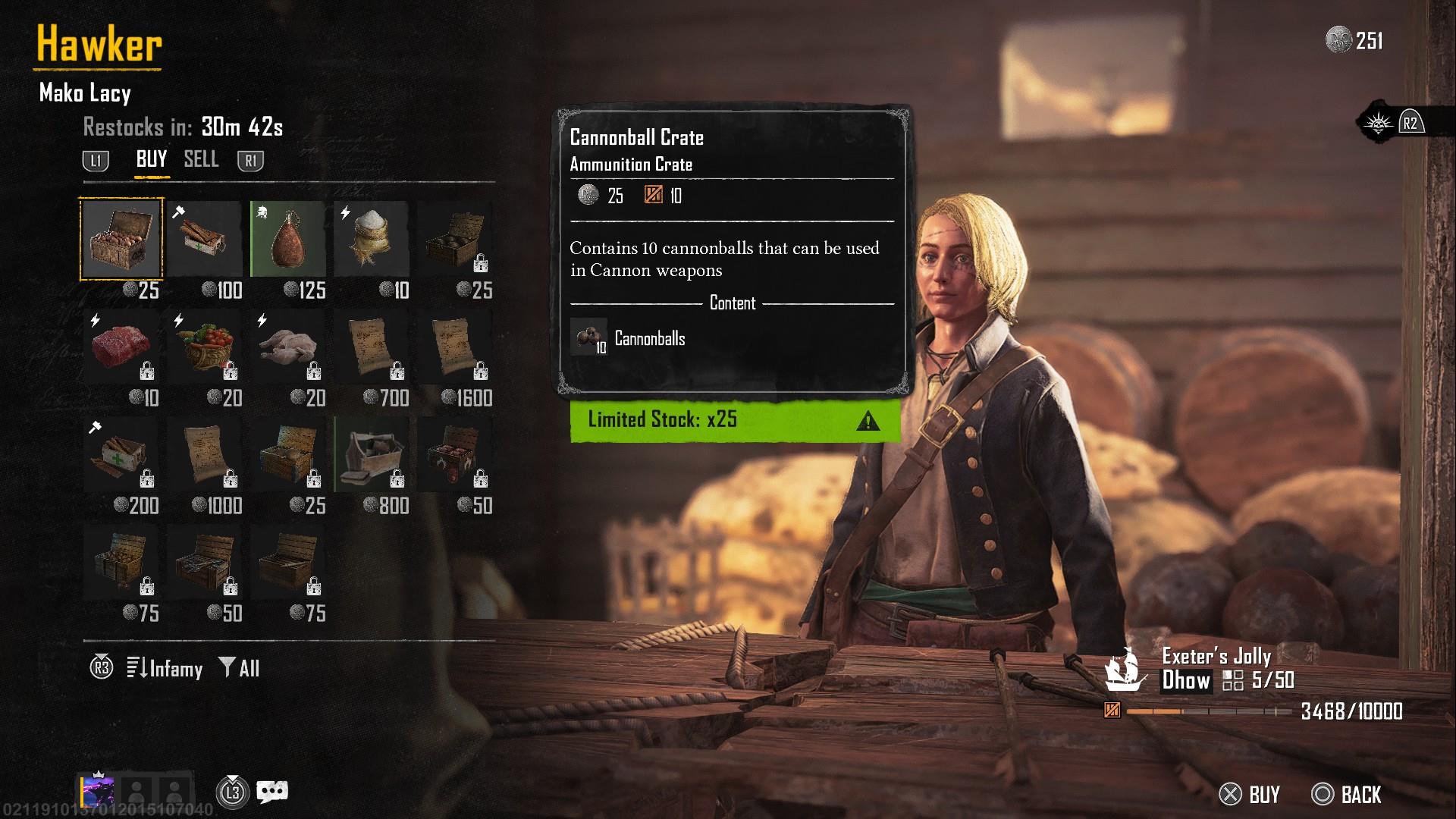Pick the blueprint scroll priced 1000

click(205, 455)
